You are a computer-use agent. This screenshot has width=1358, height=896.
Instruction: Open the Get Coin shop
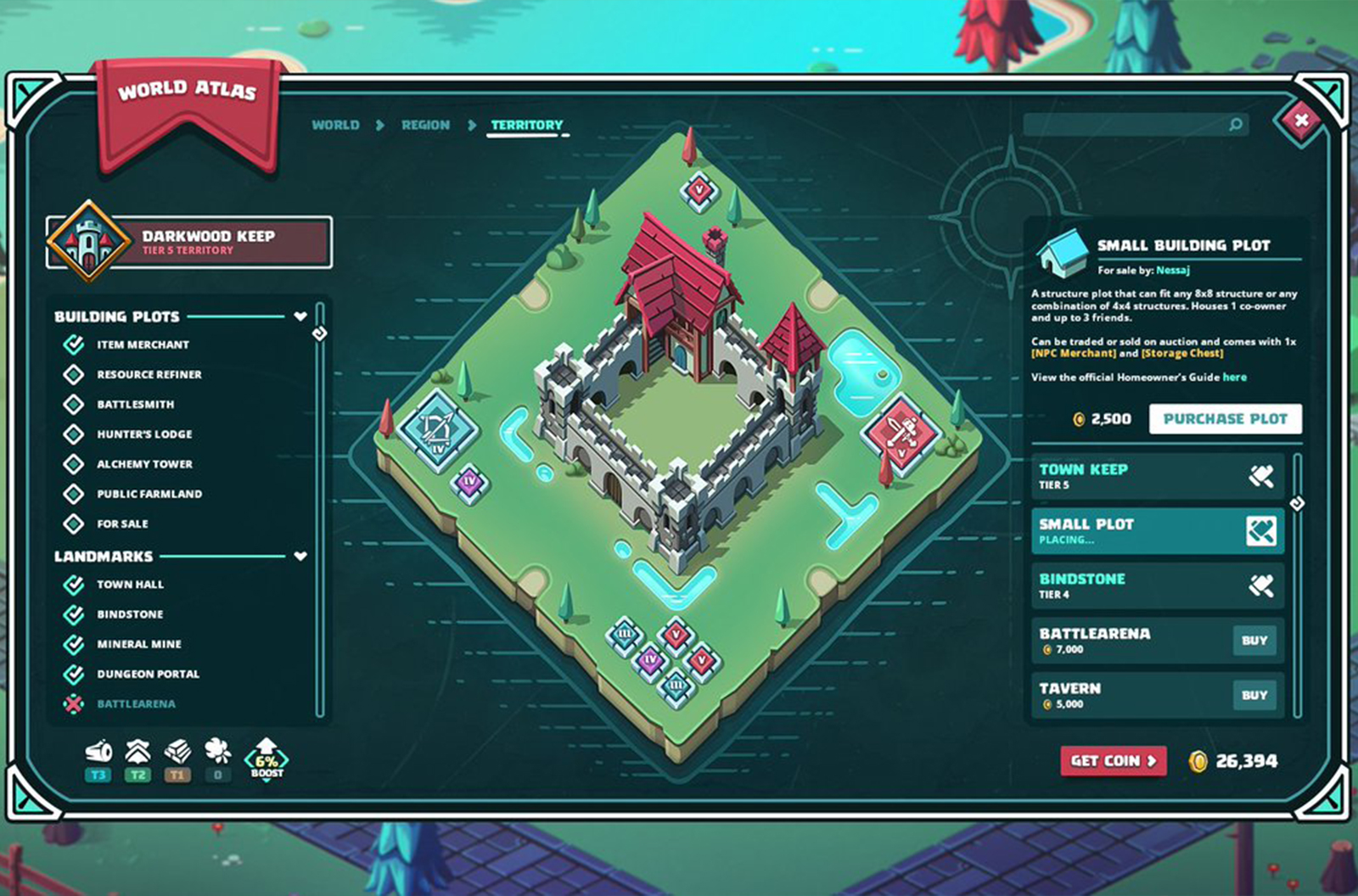click(1113, 761)
